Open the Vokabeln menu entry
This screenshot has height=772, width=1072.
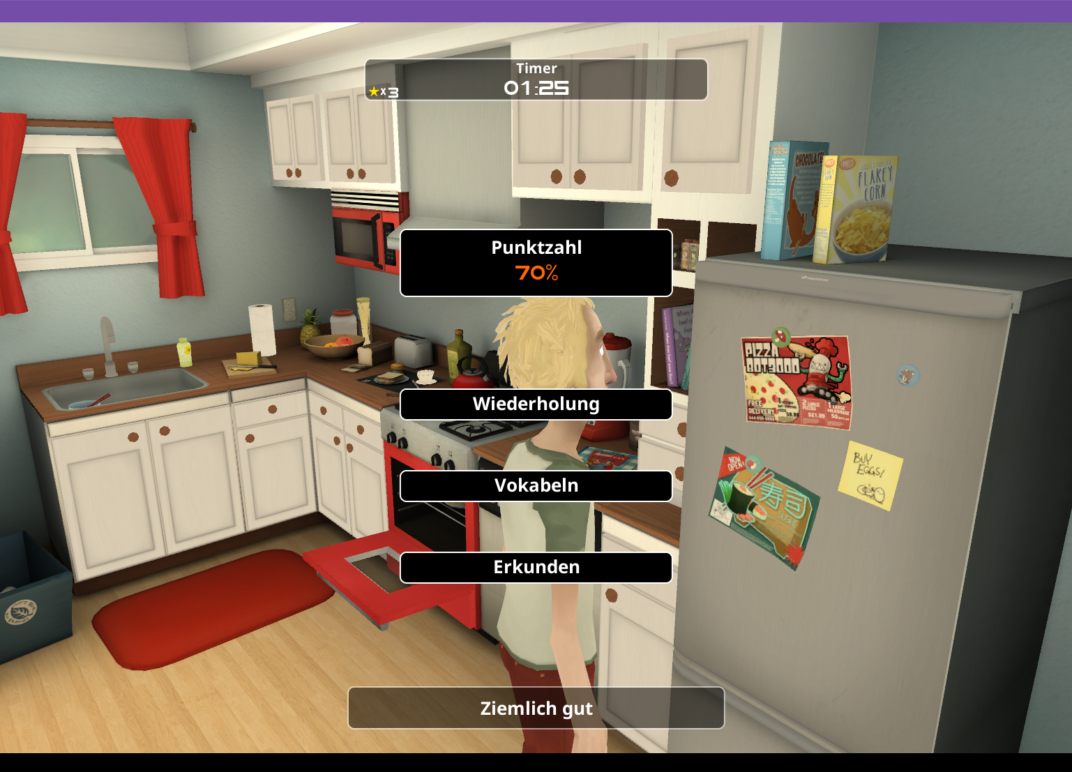click(x=536, y=485)
